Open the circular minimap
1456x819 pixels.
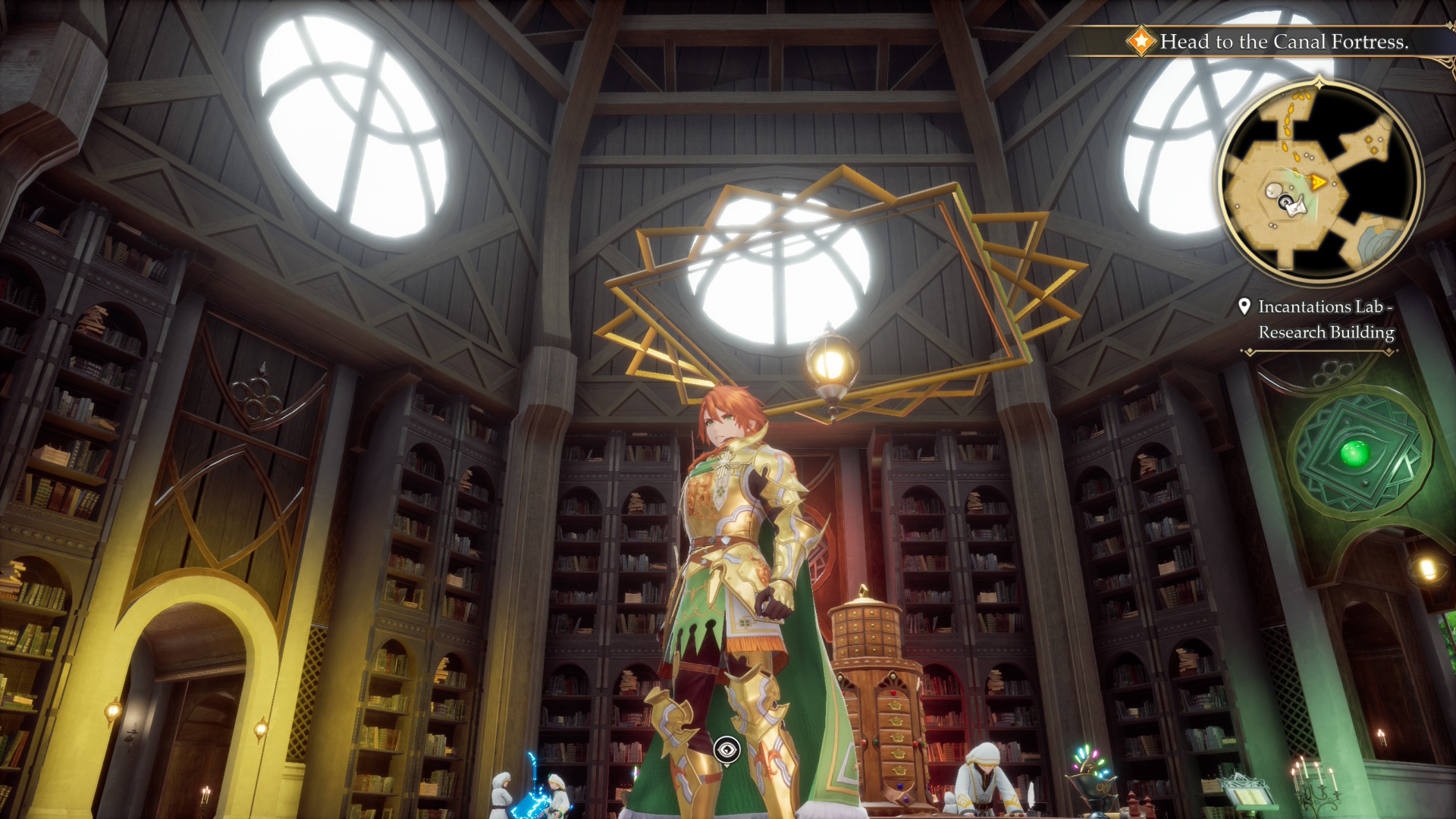pyautogui.click(x=1319, y=181)
